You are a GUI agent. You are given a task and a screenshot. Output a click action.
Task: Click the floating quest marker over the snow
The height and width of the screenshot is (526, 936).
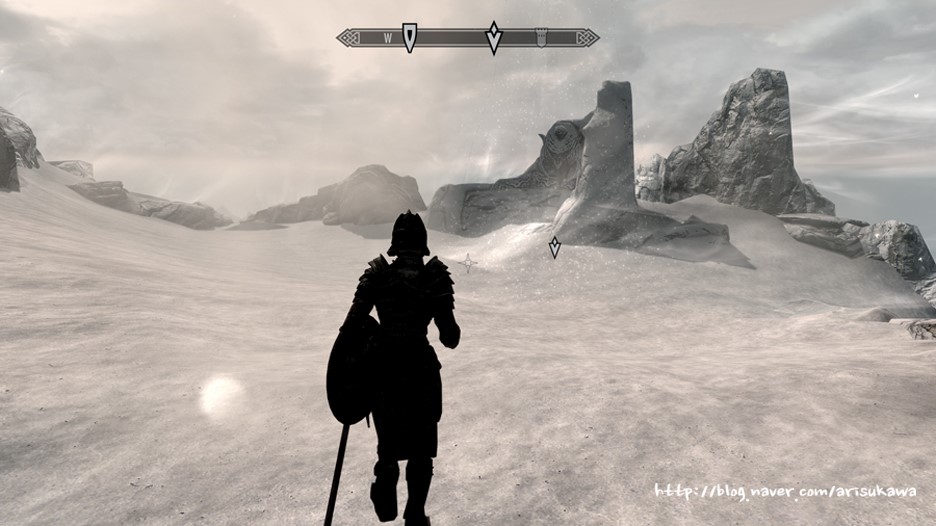point(554,247)
